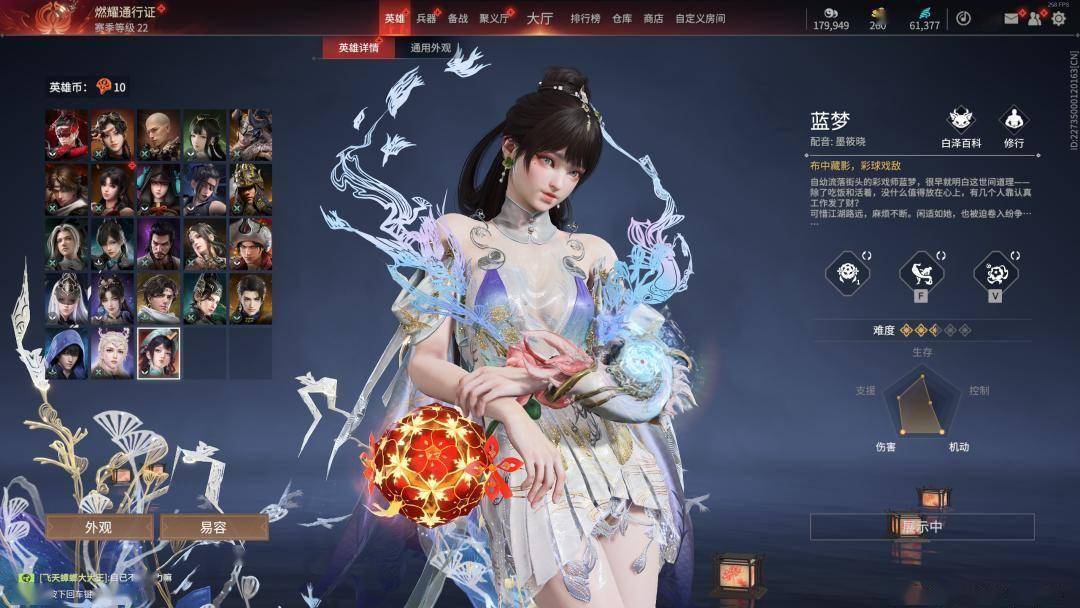Screen dimensions: 1080x608
Task: Select the bald monk hero portrait
Action: point(159,131)
